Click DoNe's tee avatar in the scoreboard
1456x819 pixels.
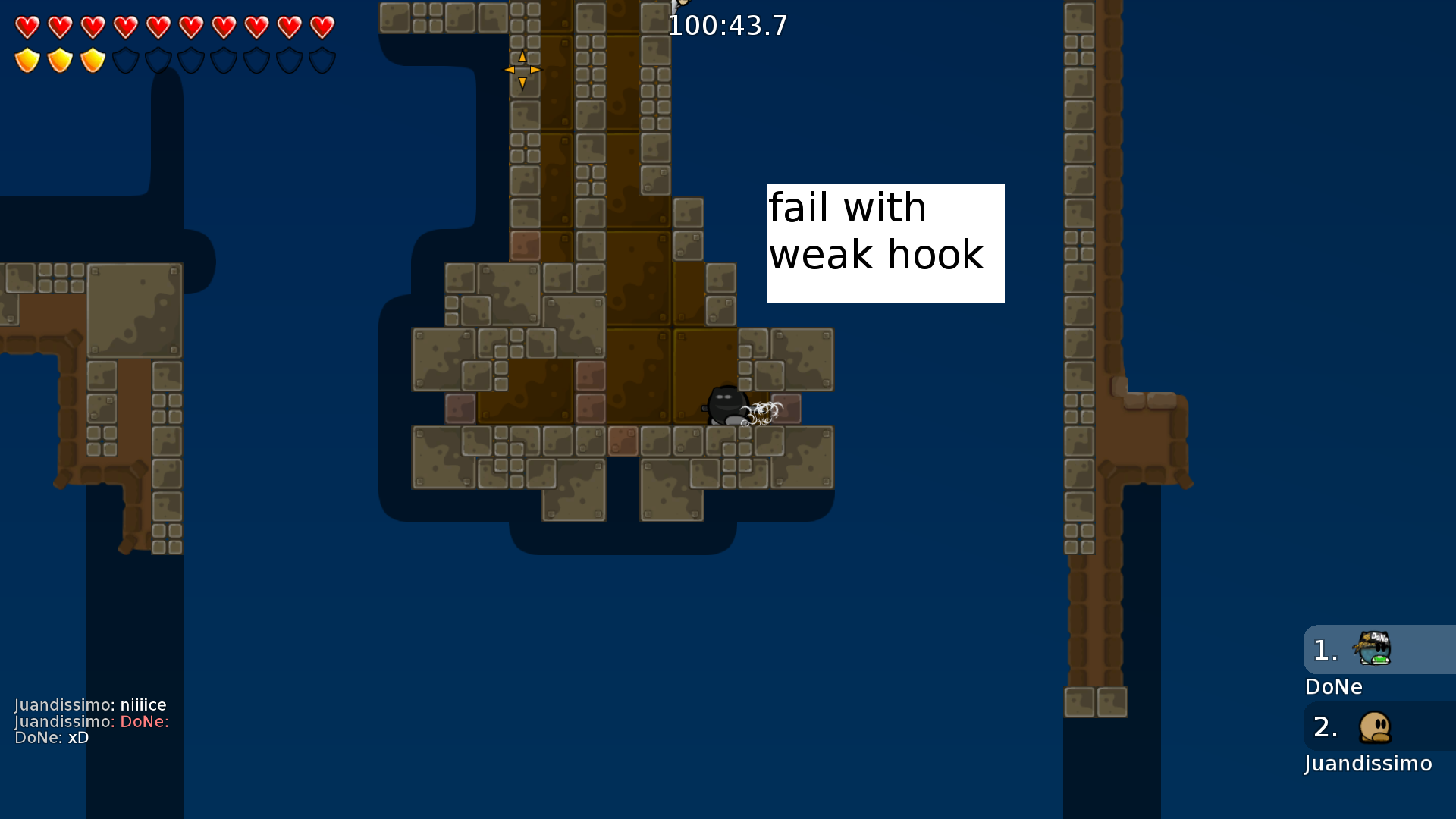coord(1374,649)
